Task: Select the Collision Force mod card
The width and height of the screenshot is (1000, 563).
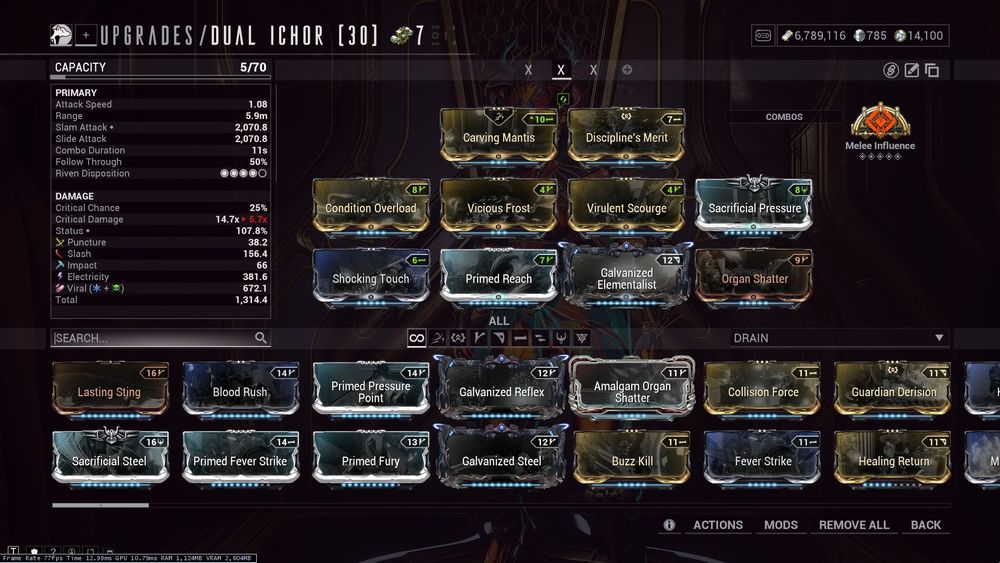Action: point(763,391)
